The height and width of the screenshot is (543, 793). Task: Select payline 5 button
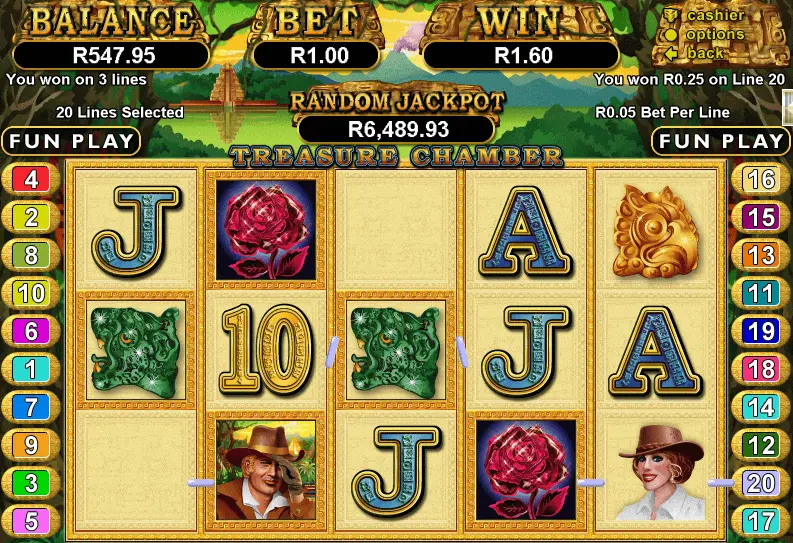pos(31,521)
